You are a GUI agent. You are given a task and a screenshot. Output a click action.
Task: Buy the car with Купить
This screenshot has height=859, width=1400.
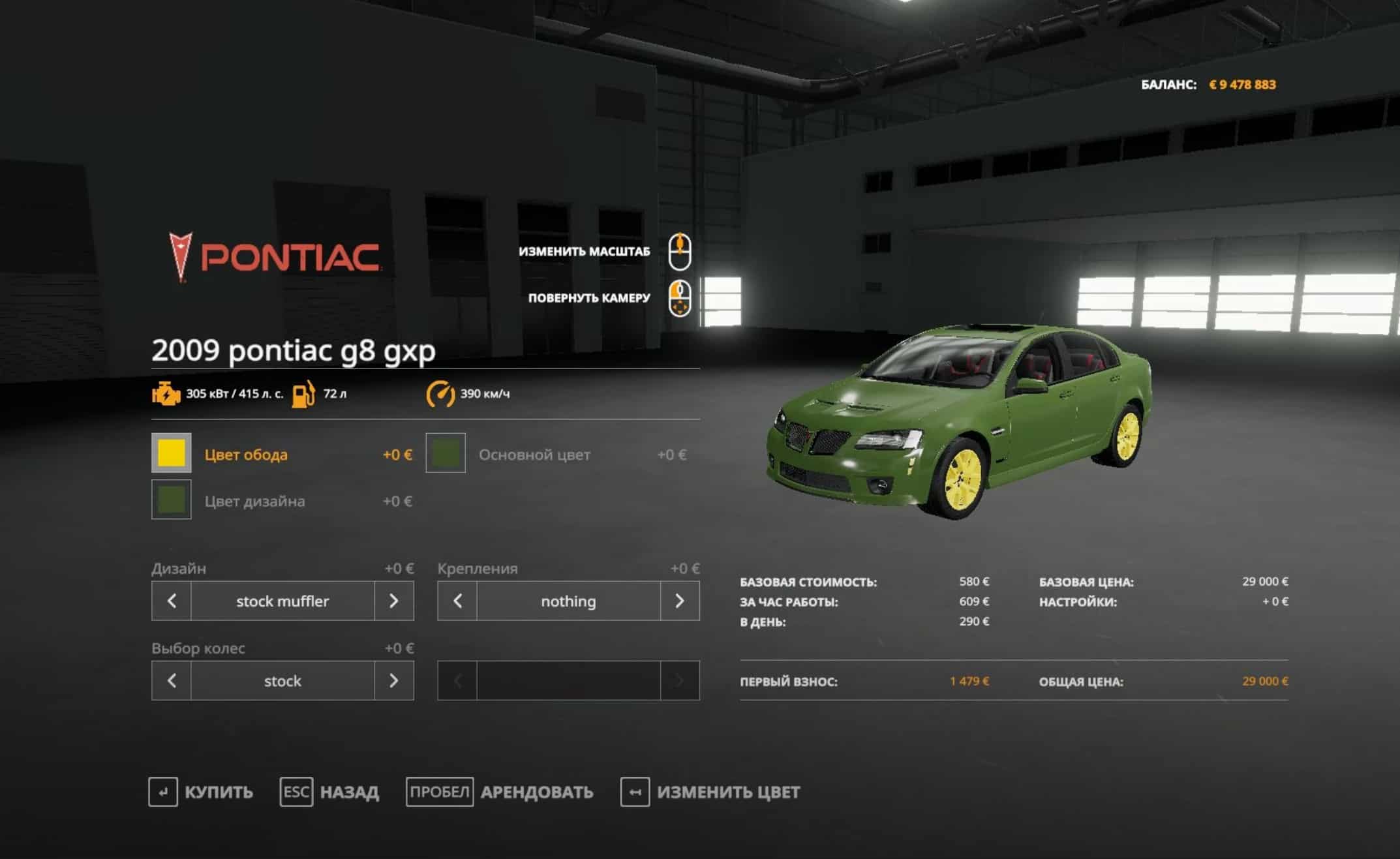point(201,792)
